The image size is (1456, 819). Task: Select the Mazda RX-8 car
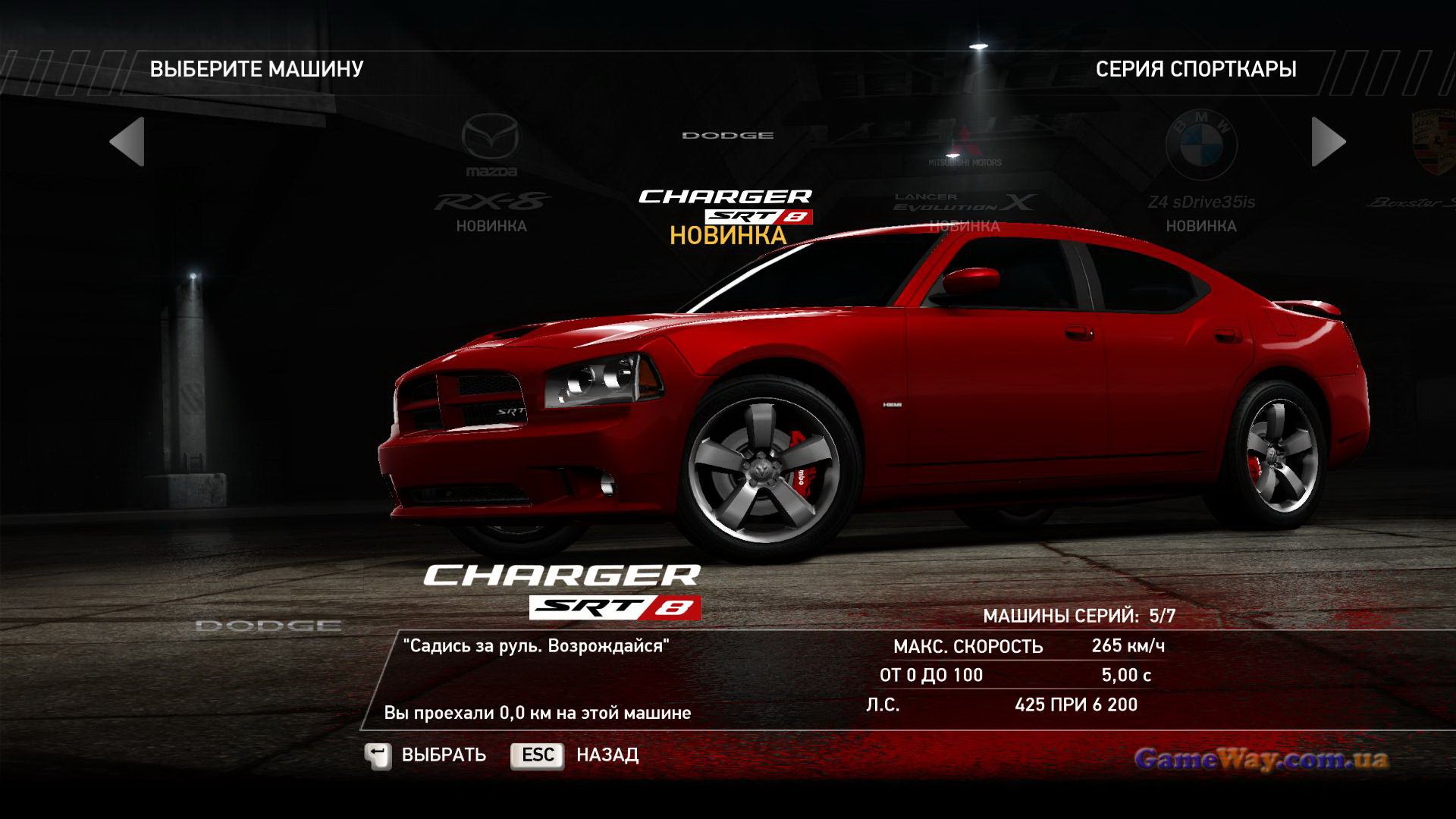(491, 174)
